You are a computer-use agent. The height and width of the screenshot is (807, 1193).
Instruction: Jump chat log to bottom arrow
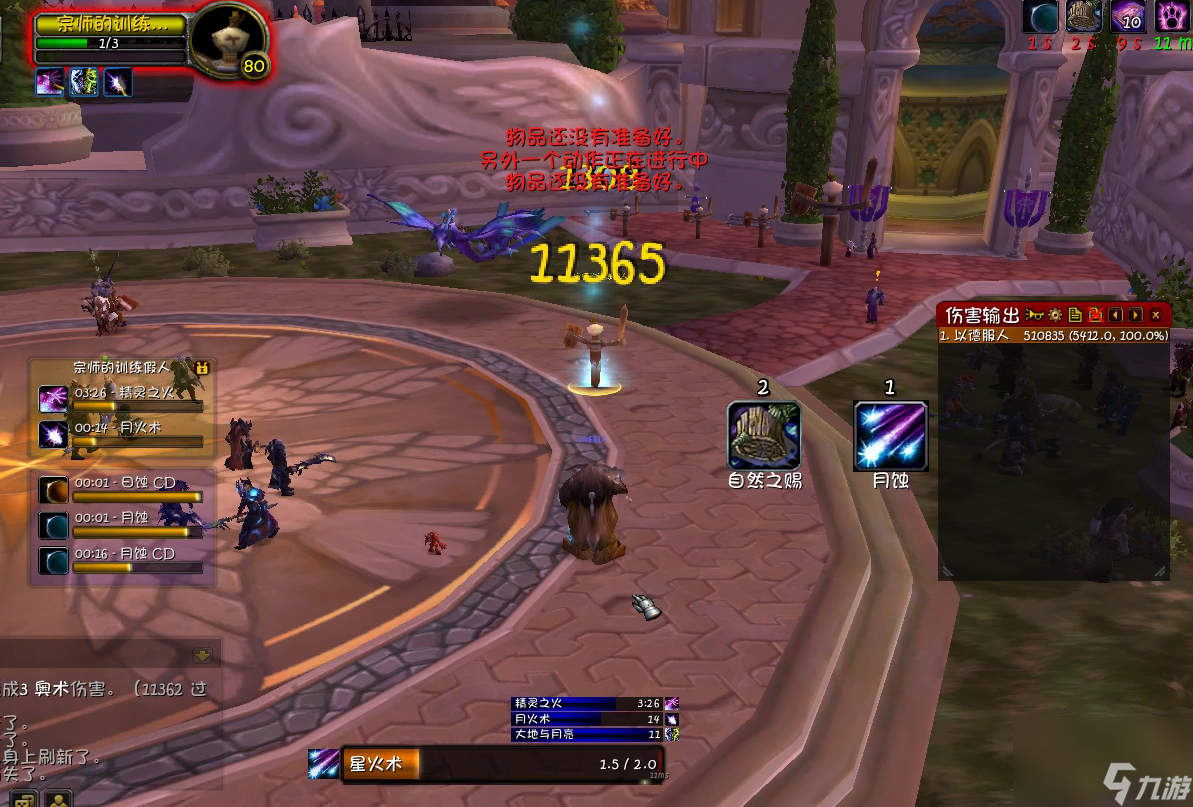tap(203, 656)
